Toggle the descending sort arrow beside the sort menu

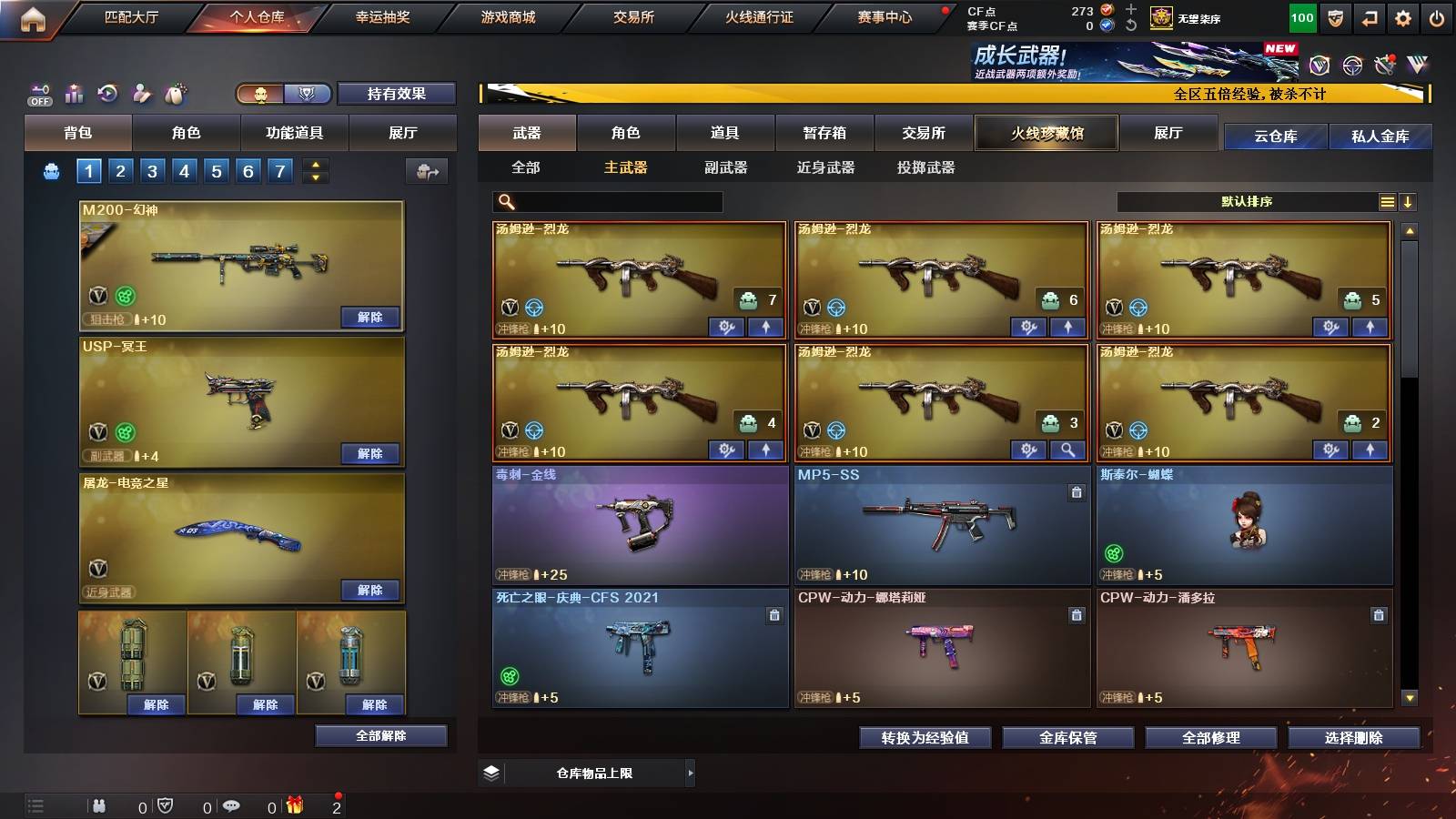point(1409,201)
